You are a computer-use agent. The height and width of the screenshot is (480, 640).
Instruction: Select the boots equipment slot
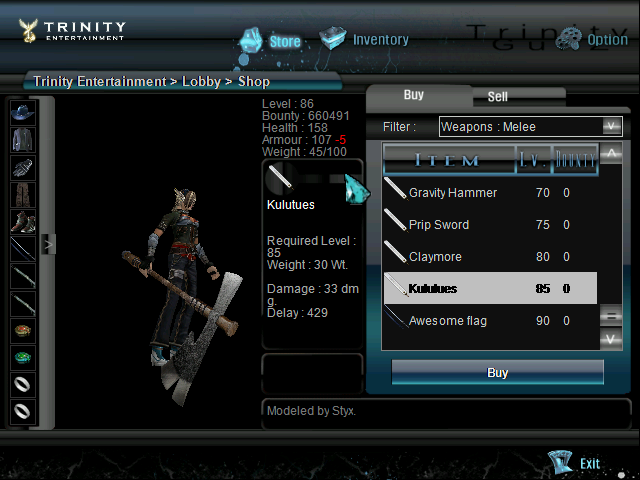pos(22,221)
